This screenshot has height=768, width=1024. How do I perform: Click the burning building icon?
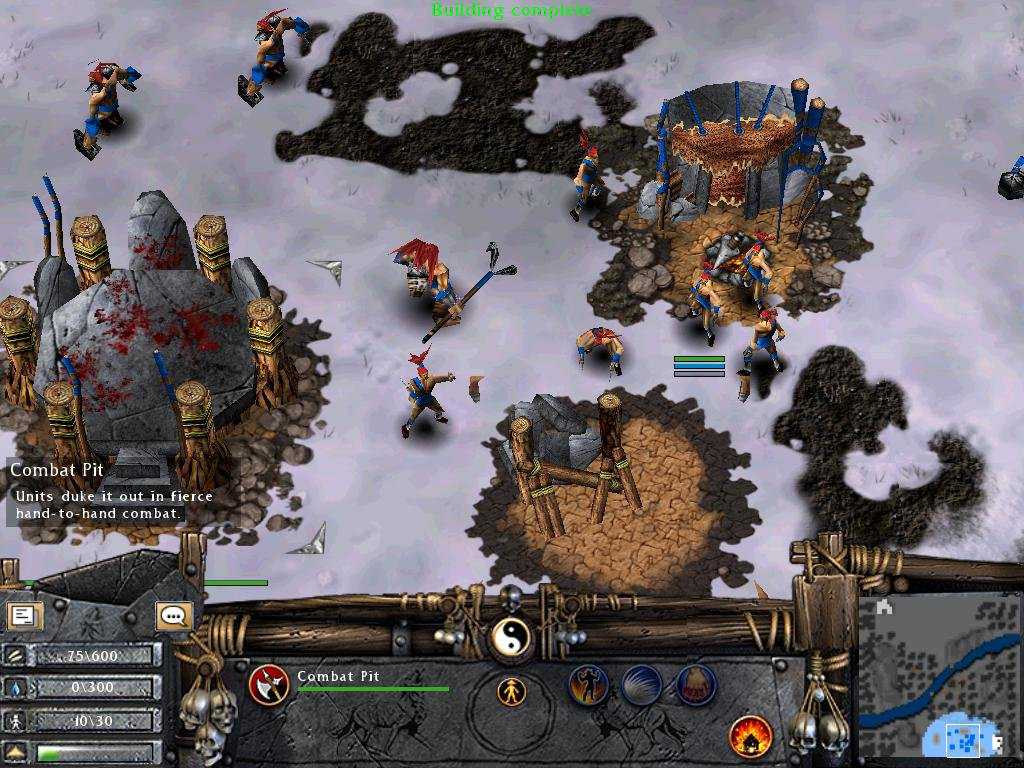point(750,737)
